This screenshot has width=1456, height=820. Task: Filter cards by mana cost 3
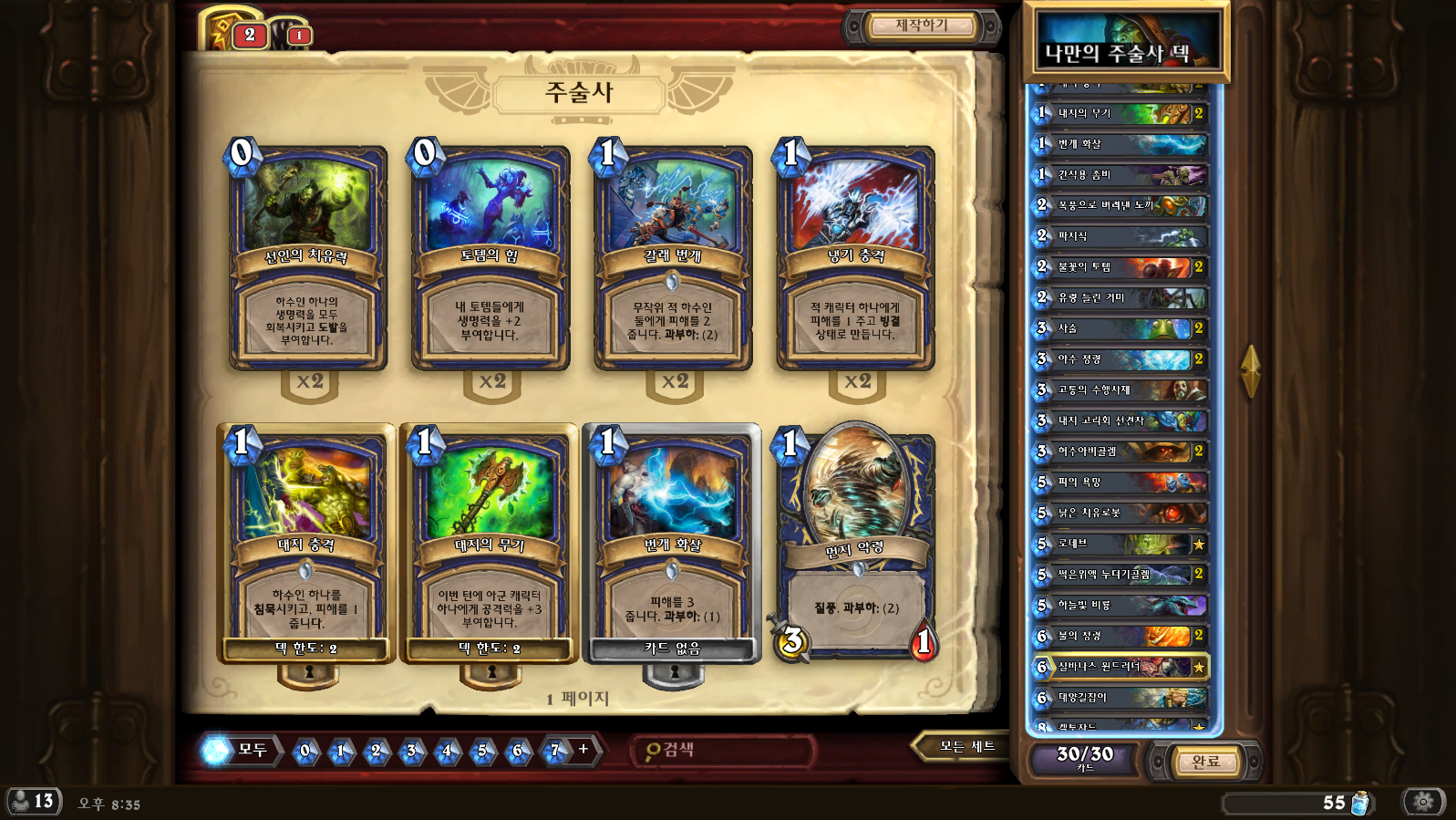click(411, 751)
